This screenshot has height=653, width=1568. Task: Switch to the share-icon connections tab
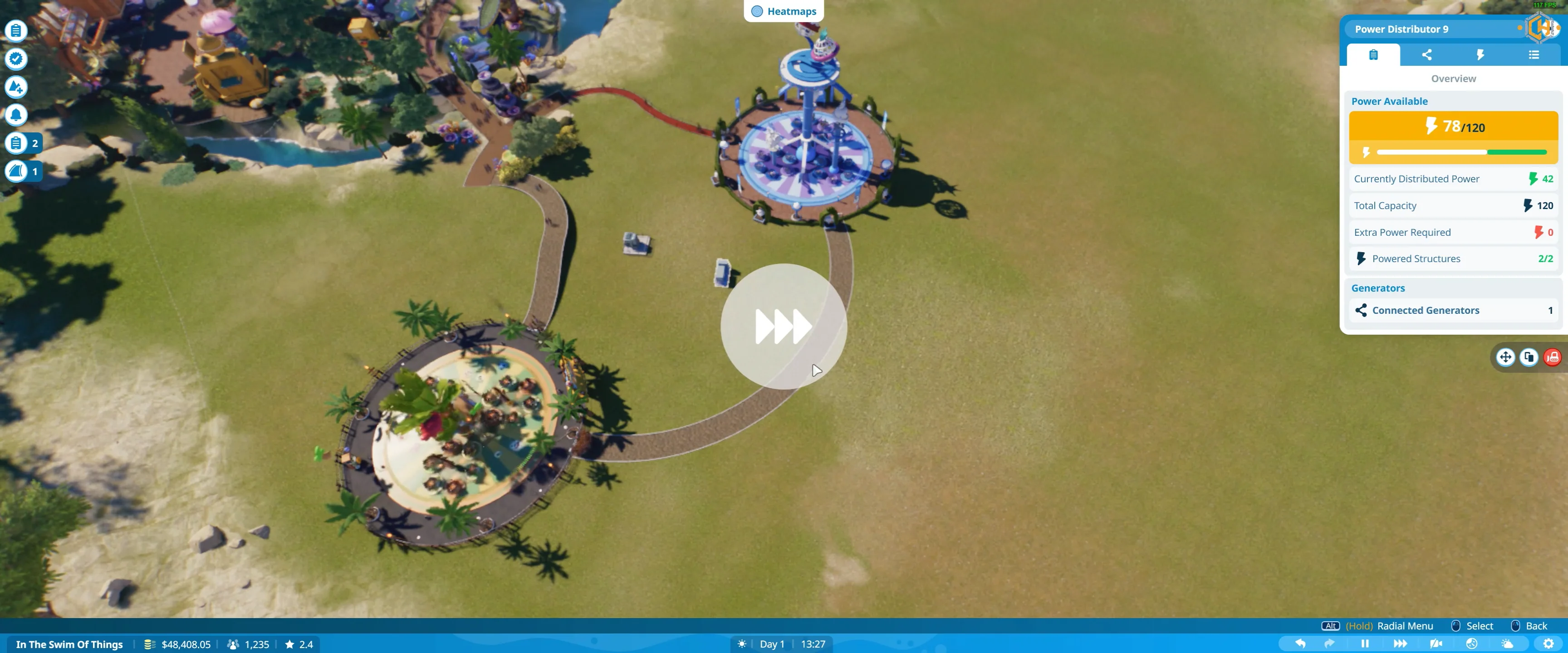[1426, 55]
